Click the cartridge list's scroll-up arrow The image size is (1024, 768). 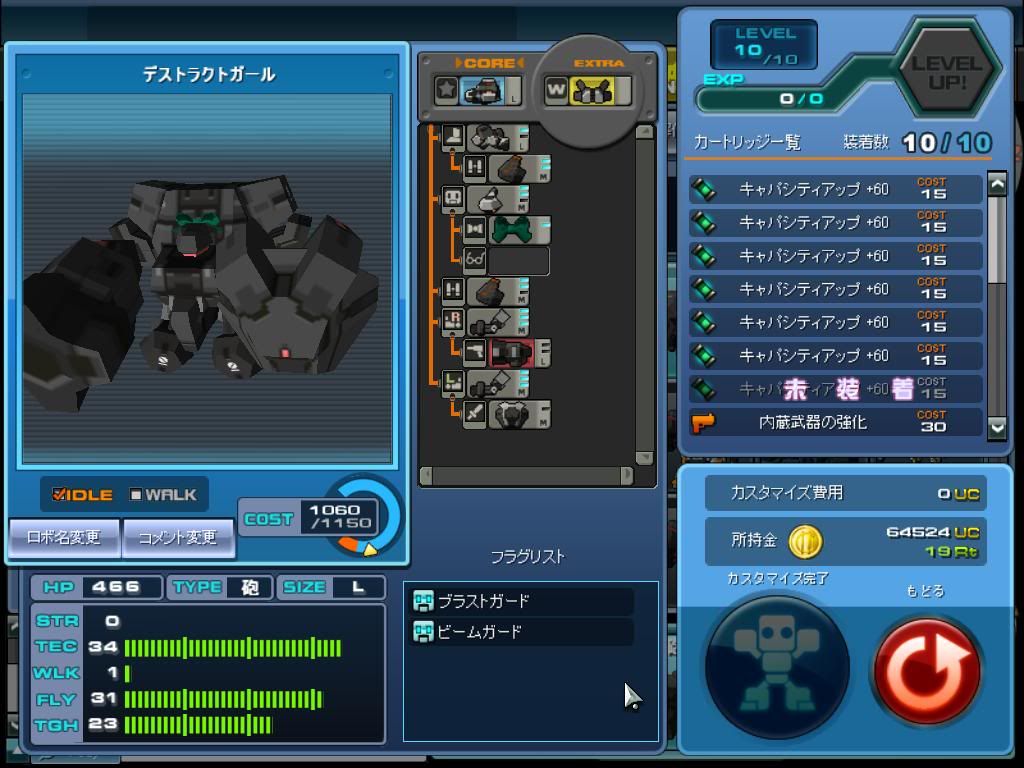click(997, 184)
